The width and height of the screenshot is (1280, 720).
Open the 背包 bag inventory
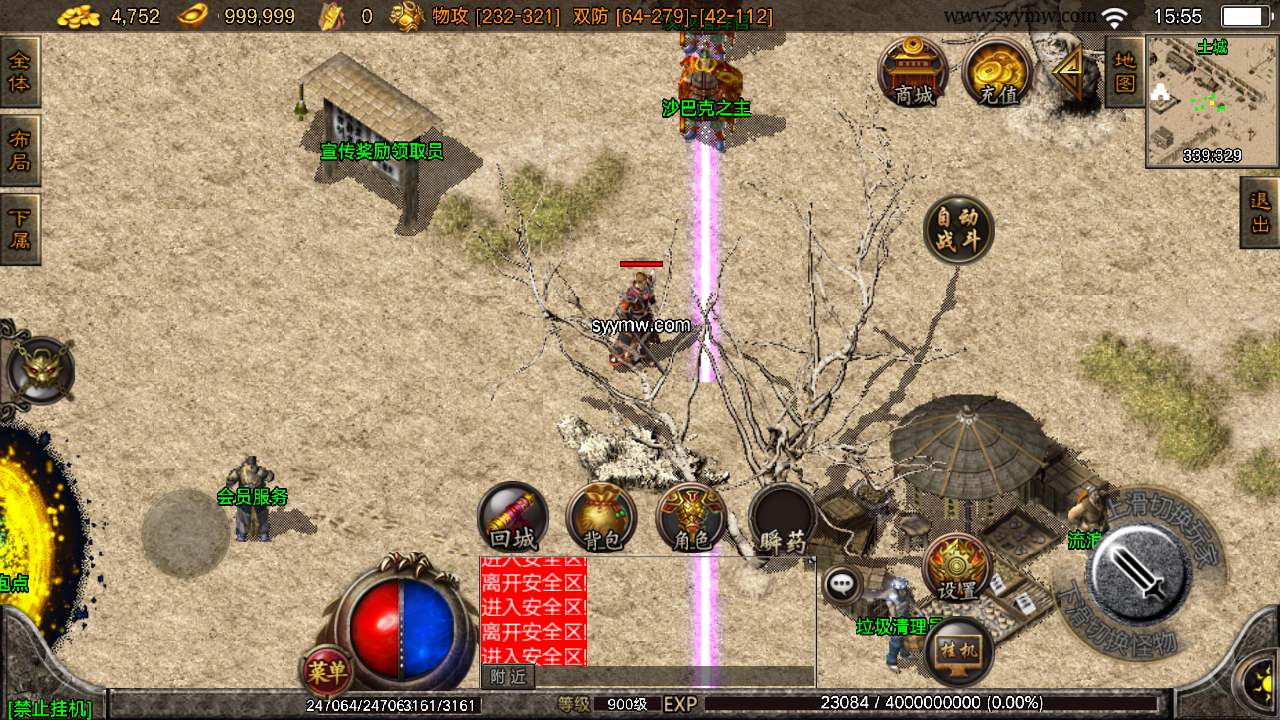coord(602,517)
